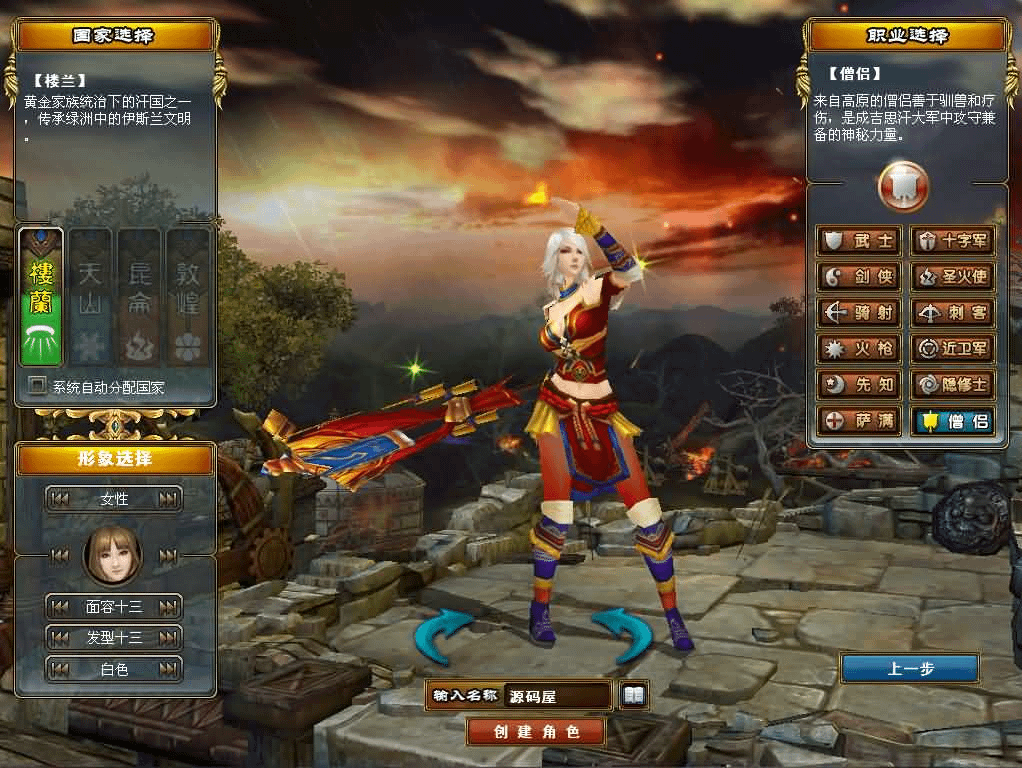Choose the 武士 class button
1022x768 pixels.
pyautogui.click(x=860, y=241)
